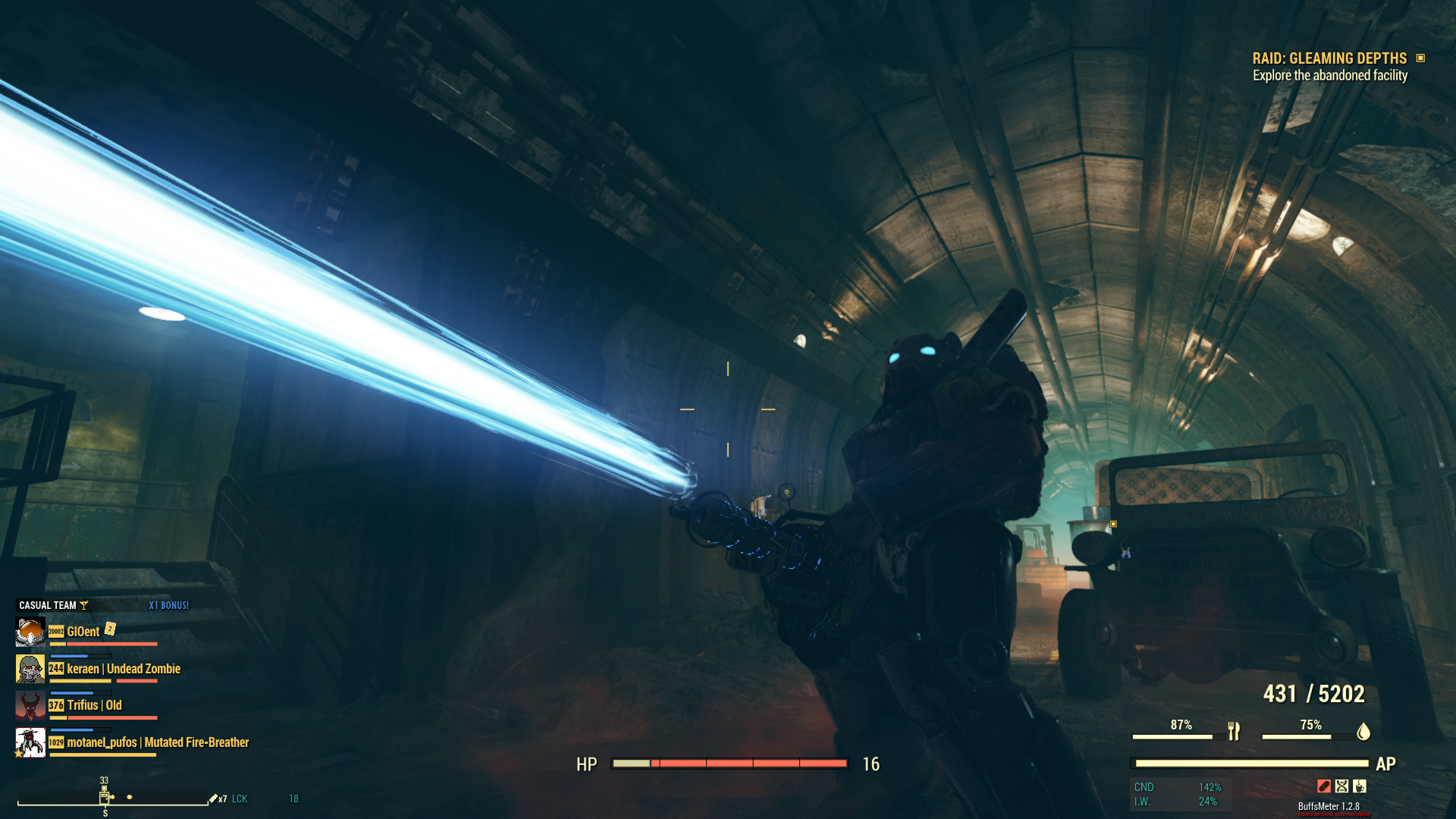
Task: Click the BuffsMeter 1.2.8 overlay label
Action: point(1329,806)
